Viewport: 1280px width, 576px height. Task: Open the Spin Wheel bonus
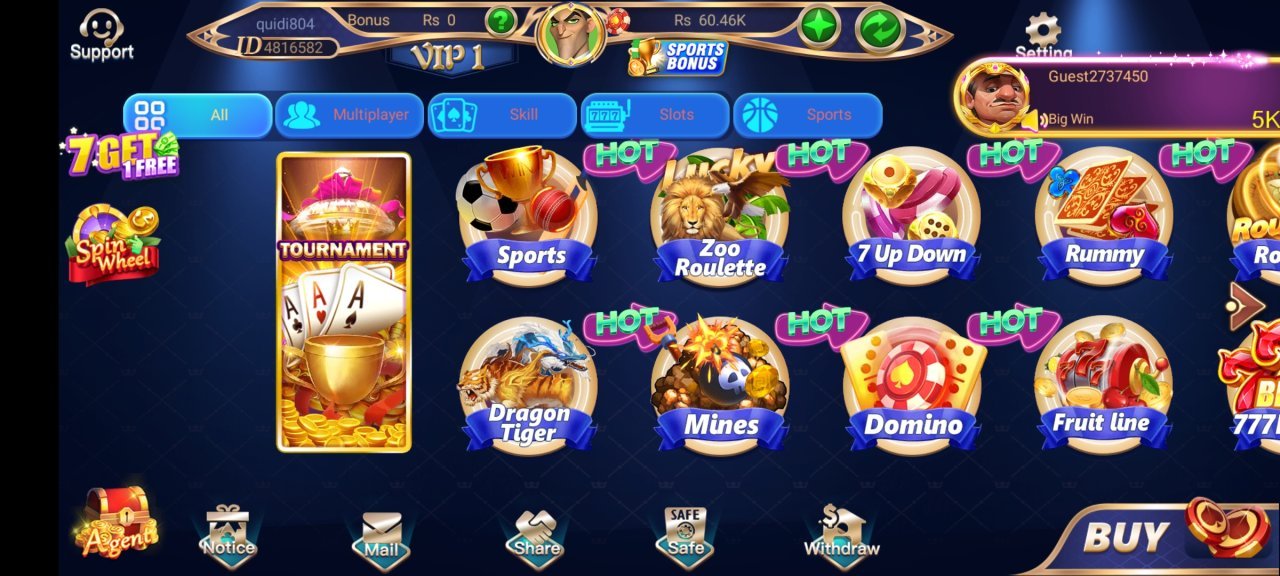coord(113,243)
